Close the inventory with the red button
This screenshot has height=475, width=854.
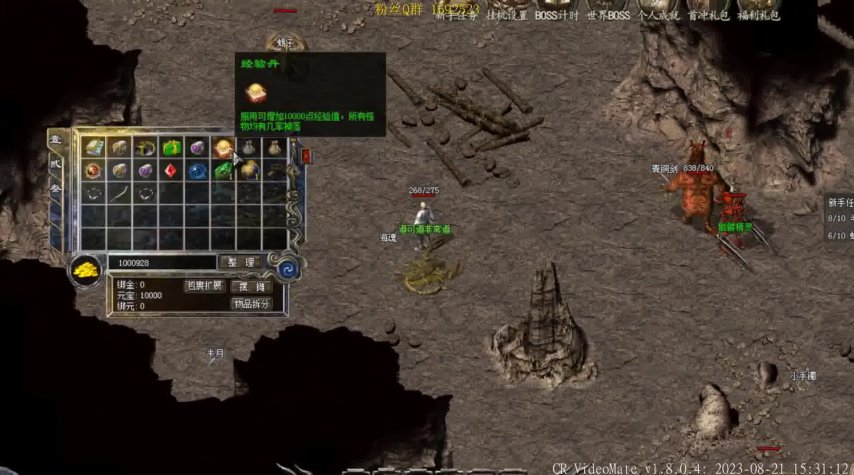tap(306, 155)
